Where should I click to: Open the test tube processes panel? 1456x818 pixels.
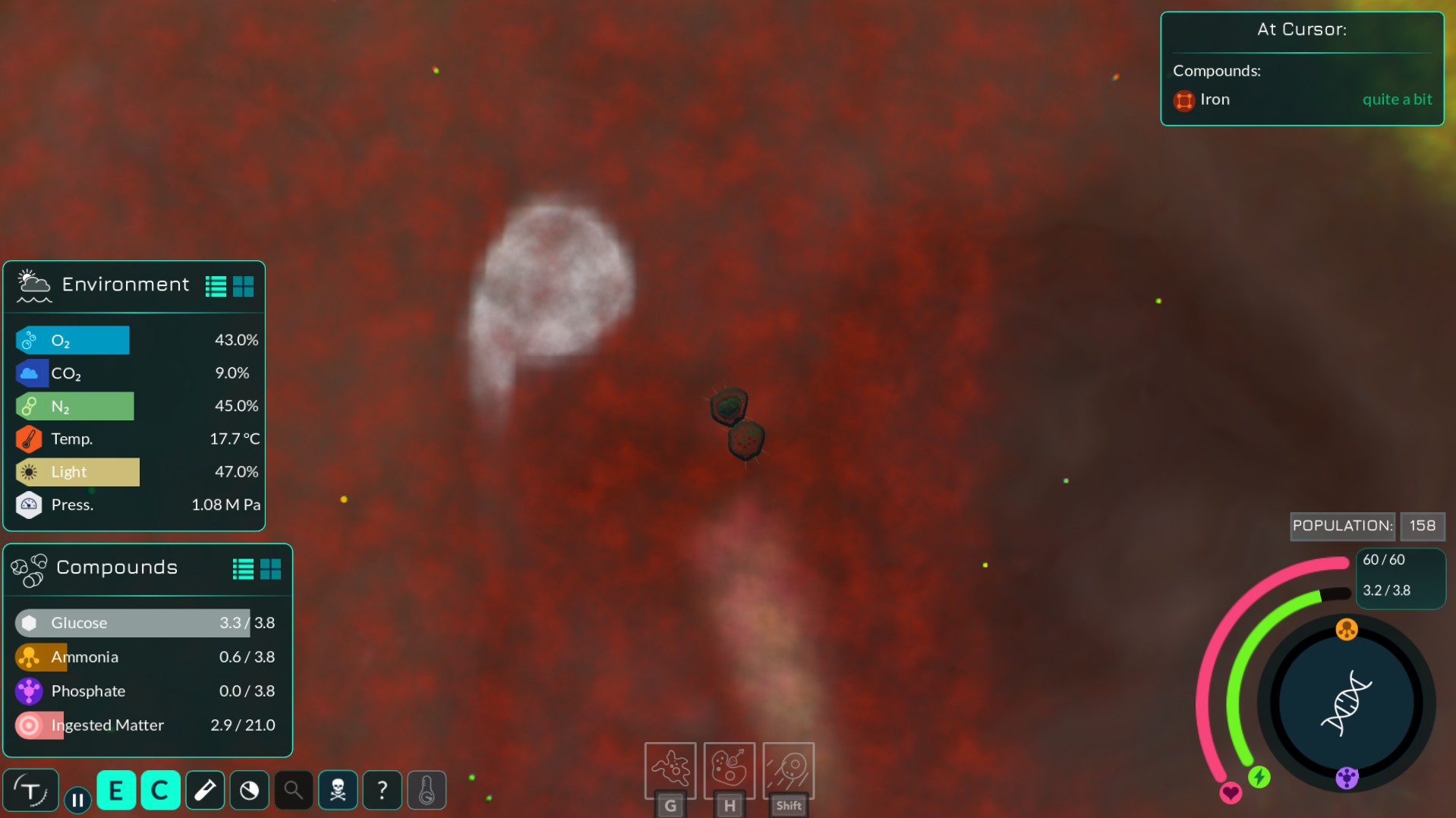tap(205, 791)
